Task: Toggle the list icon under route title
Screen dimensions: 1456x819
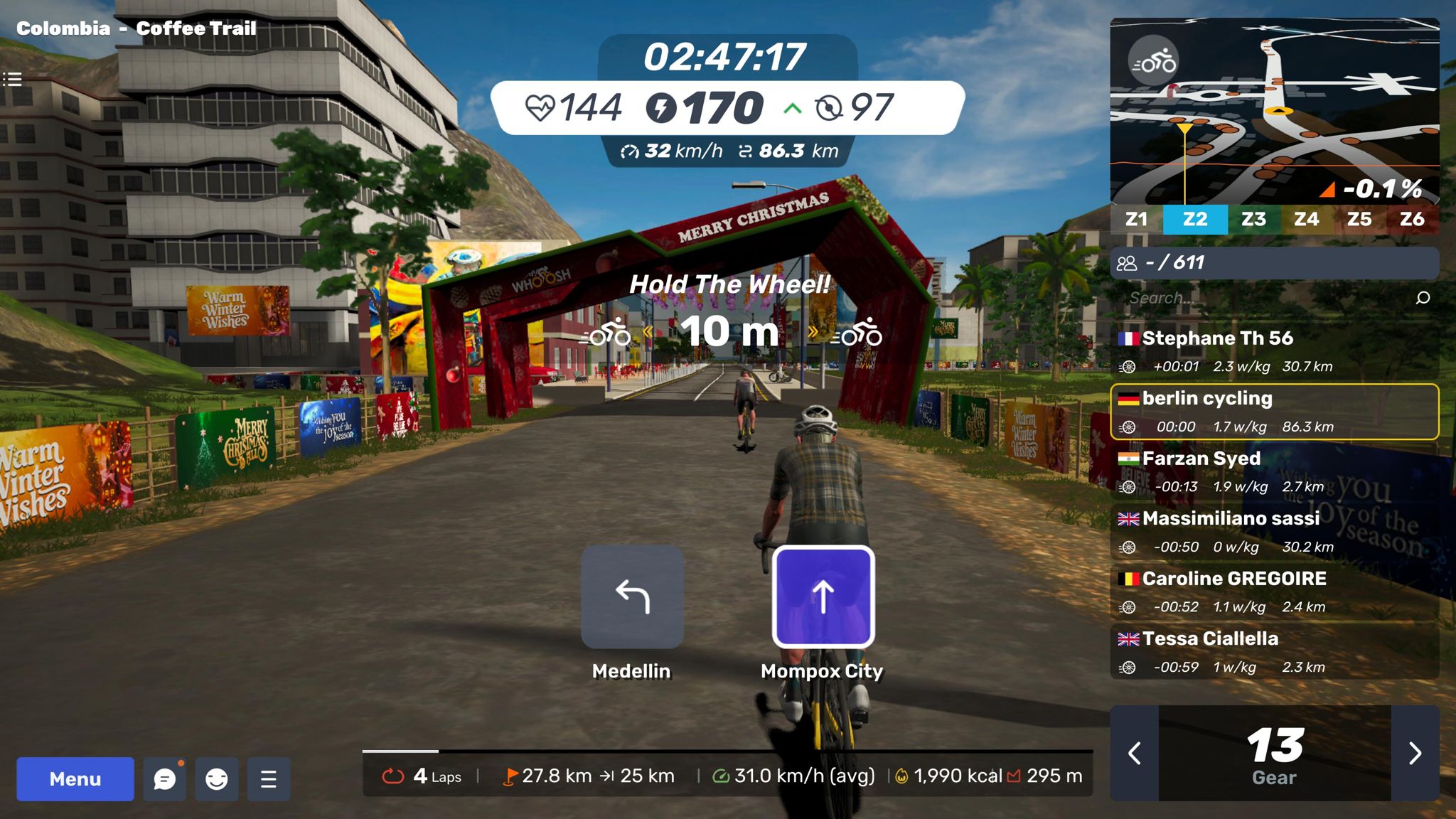Action: tap(12, 79)
